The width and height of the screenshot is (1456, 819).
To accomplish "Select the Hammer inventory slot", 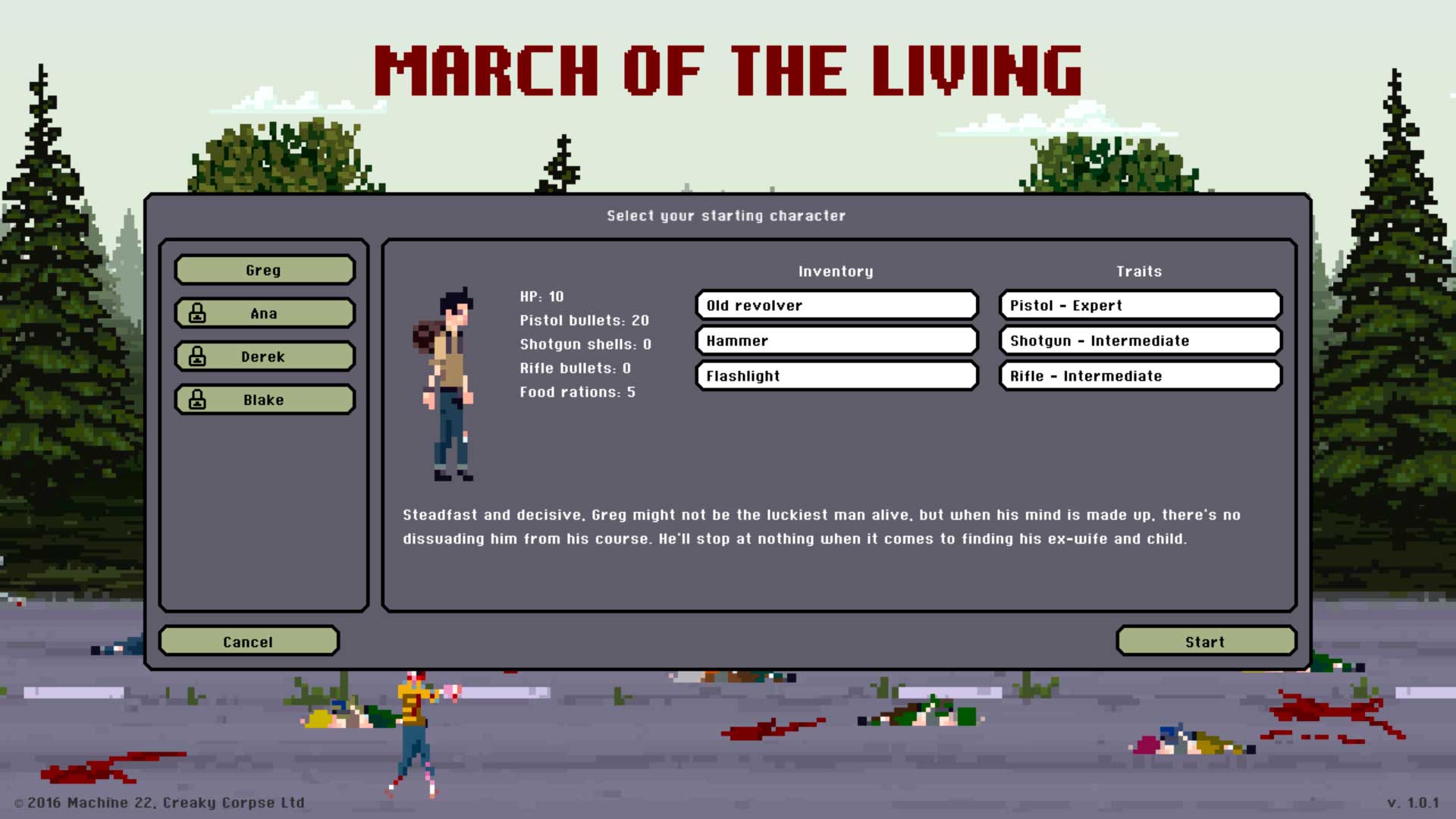I will tap(836, 340).
